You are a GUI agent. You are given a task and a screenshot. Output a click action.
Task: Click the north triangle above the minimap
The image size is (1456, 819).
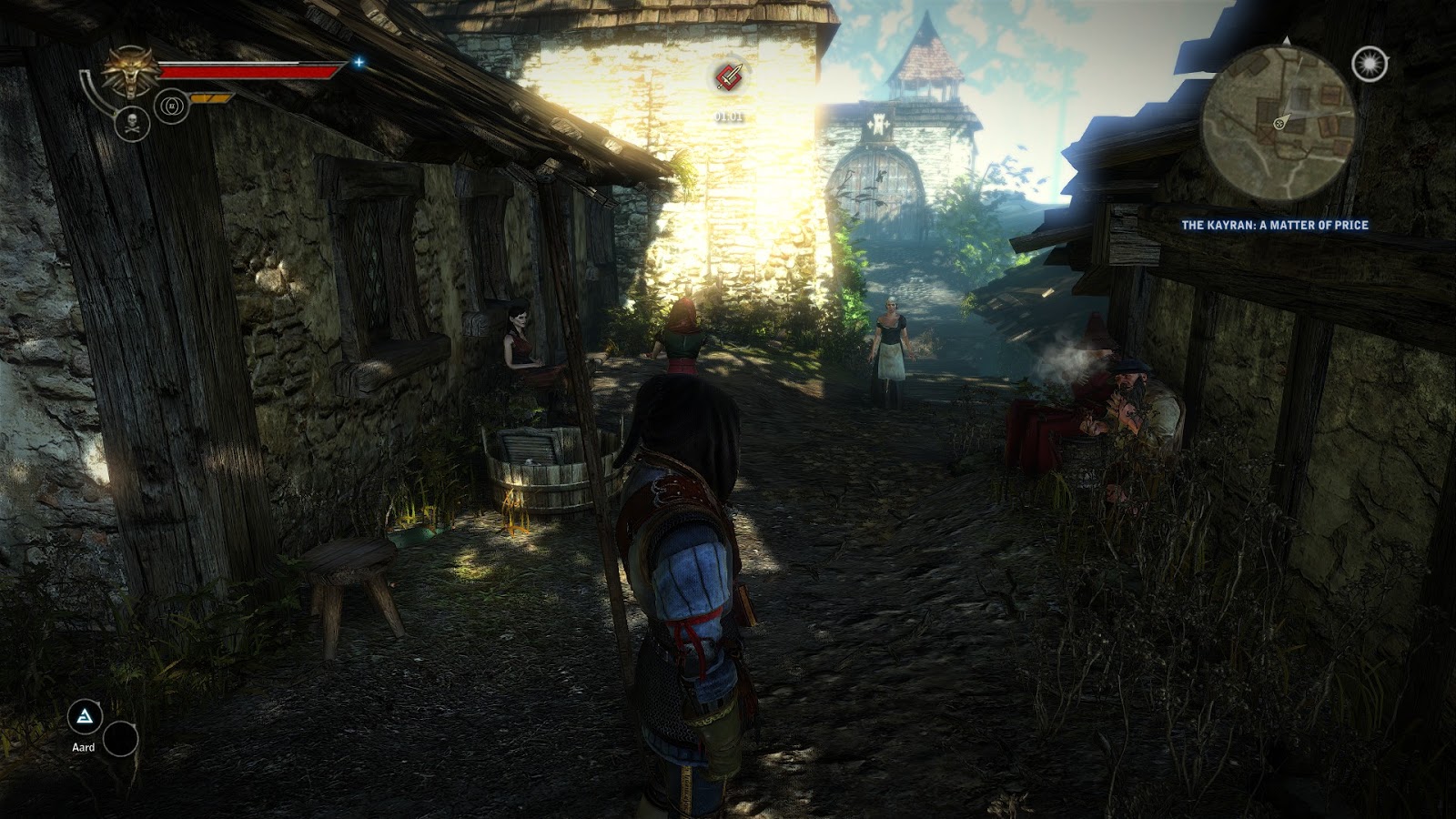[x=1287, y=39]
